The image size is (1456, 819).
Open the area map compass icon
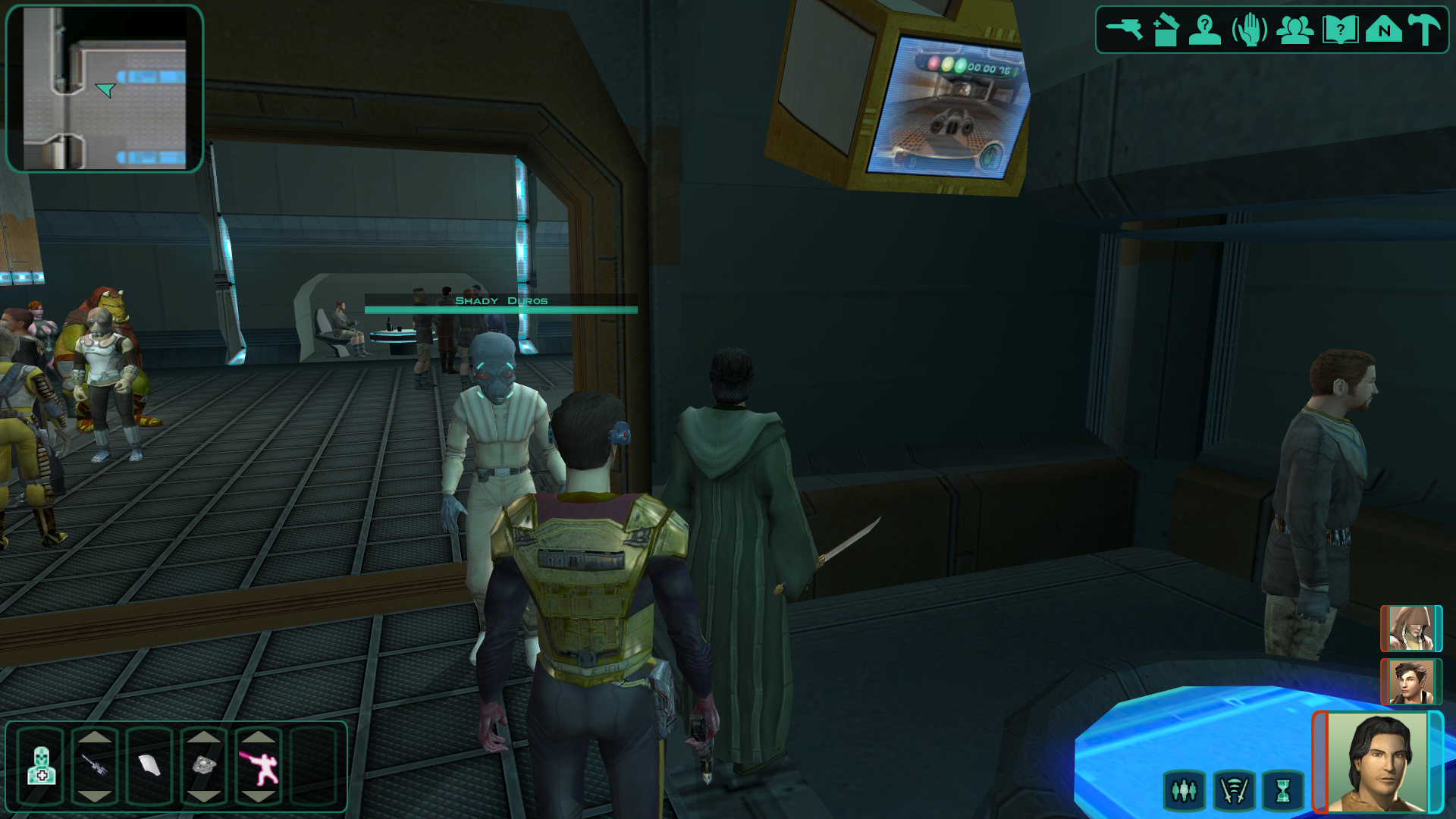point(1384,30)
